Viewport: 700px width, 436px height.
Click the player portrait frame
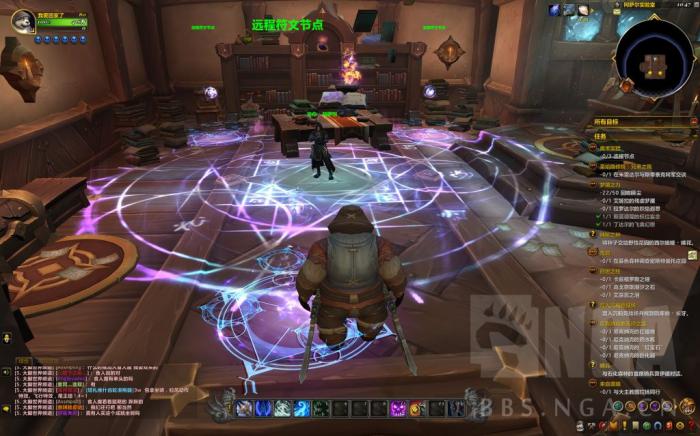coord(22,21)
